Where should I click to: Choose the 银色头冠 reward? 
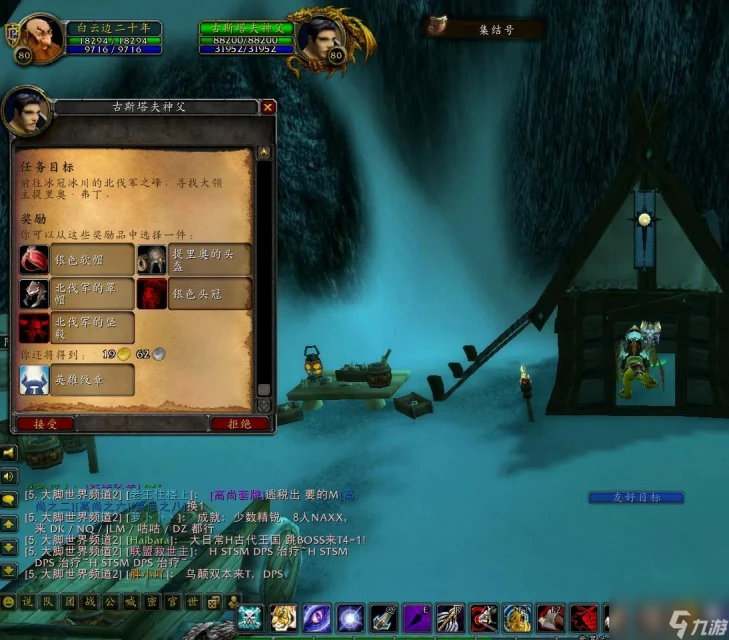(x=194, y=293)
